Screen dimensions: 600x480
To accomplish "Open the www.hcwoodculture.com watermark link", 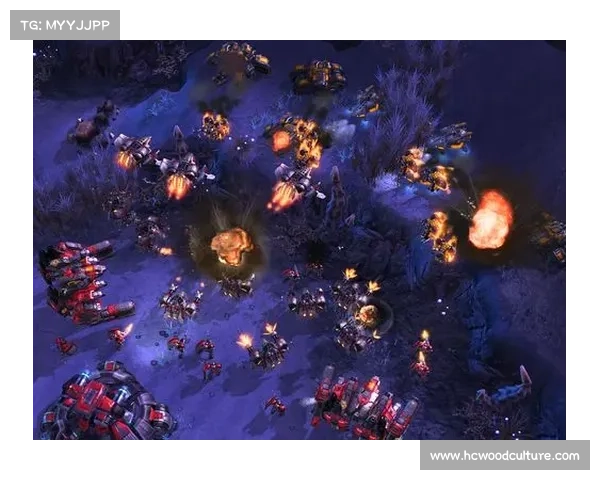I will pos(504,456).
